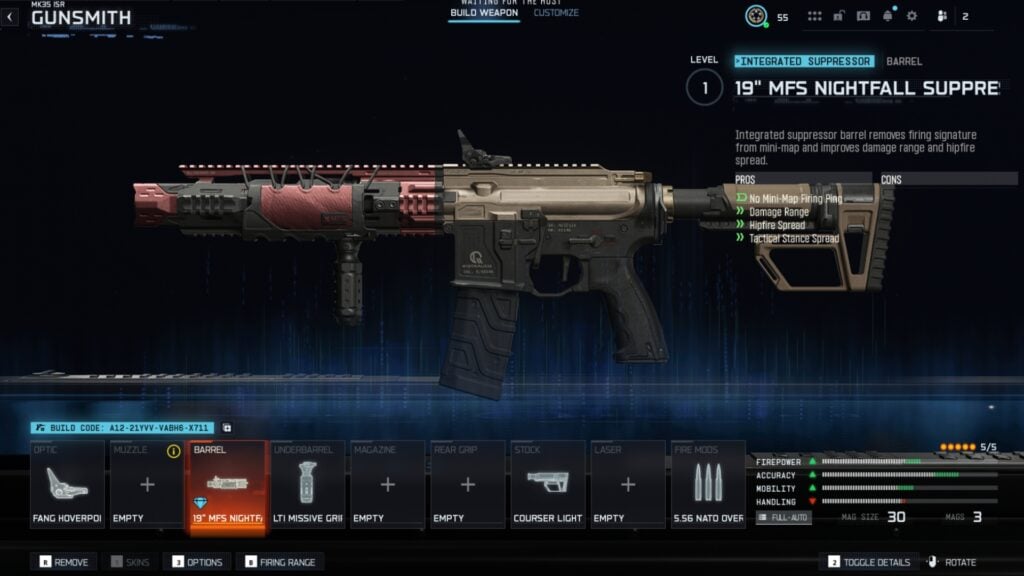Image resolution: width=1024 pixels, height=576 pixels.
Task: Open the Options button
Action: 198,562
